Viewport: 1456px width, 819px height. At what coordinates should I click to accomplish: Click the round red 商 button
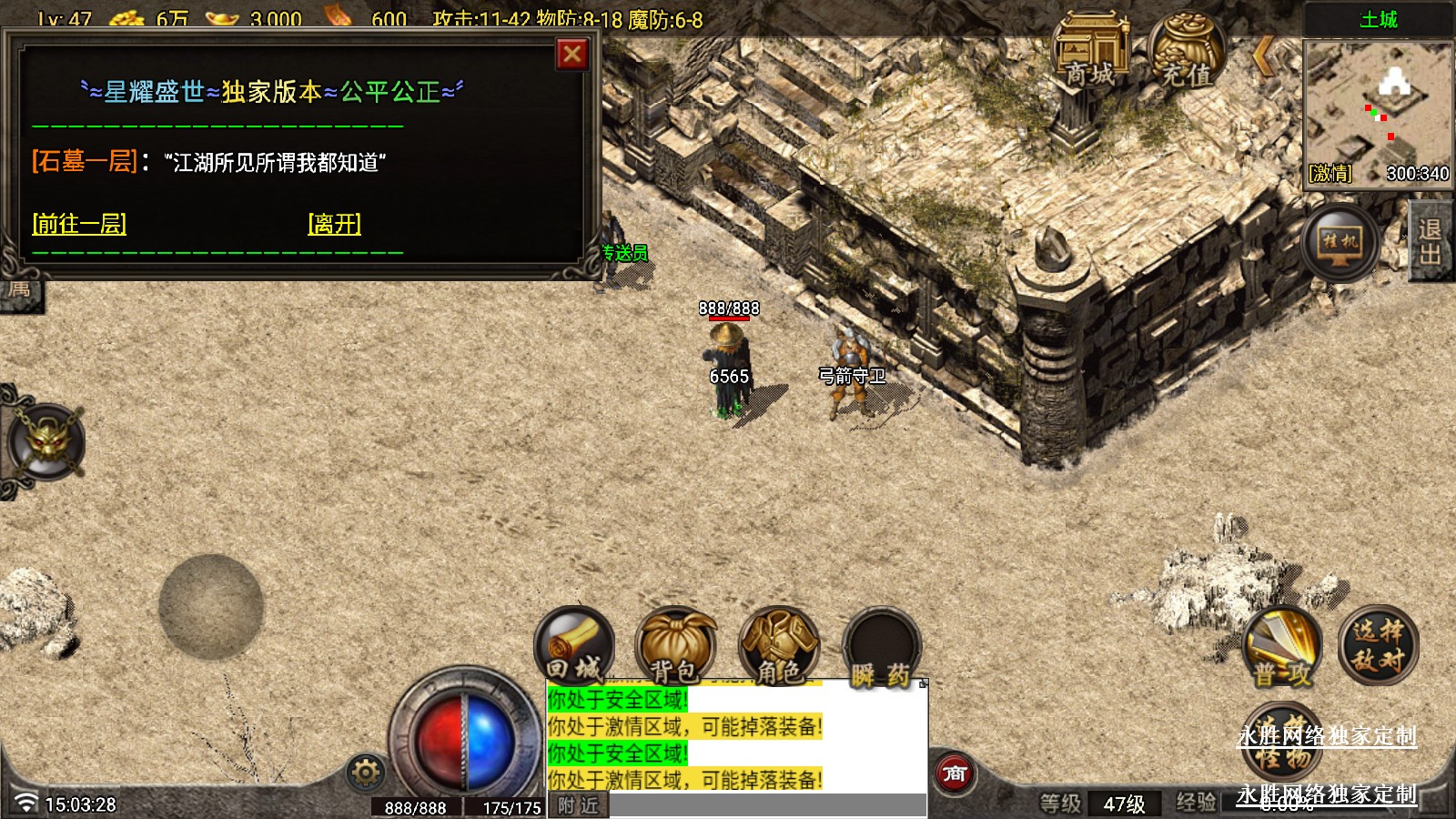pos(955,773)
